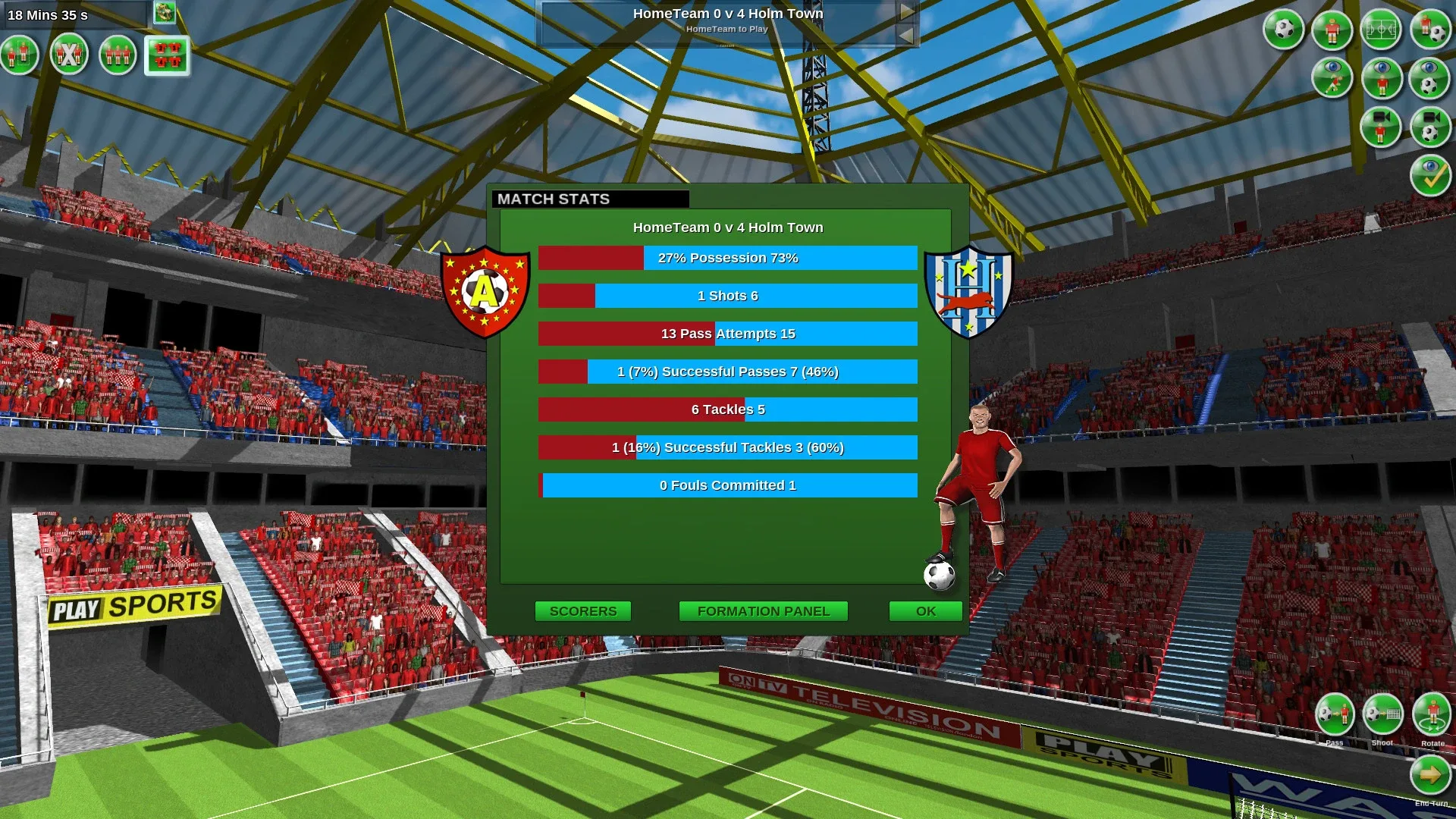
Task: Click the lower scoreboard arrow button
Action: point(906,35)
